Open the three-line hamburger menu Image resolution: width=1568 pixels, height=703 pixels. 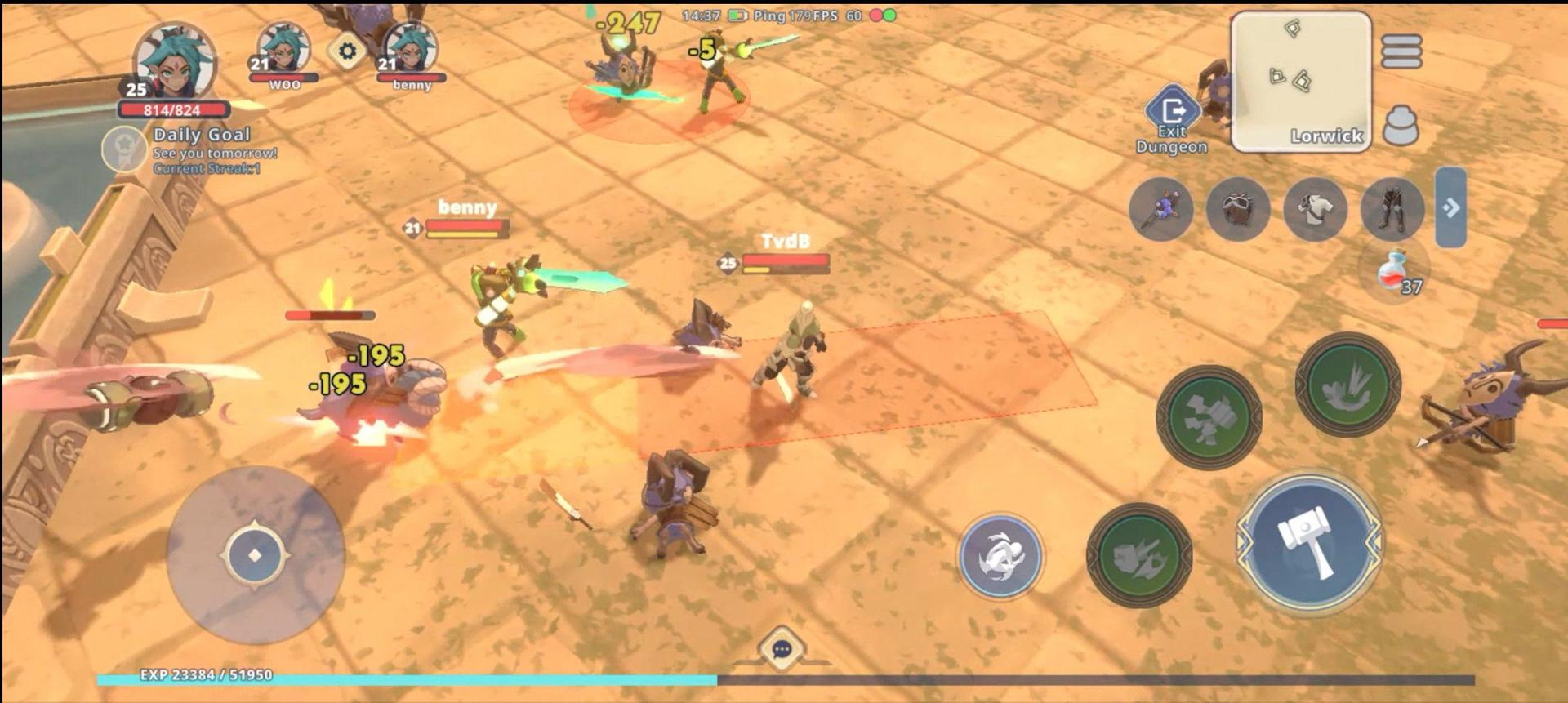tap(1401, 51)
